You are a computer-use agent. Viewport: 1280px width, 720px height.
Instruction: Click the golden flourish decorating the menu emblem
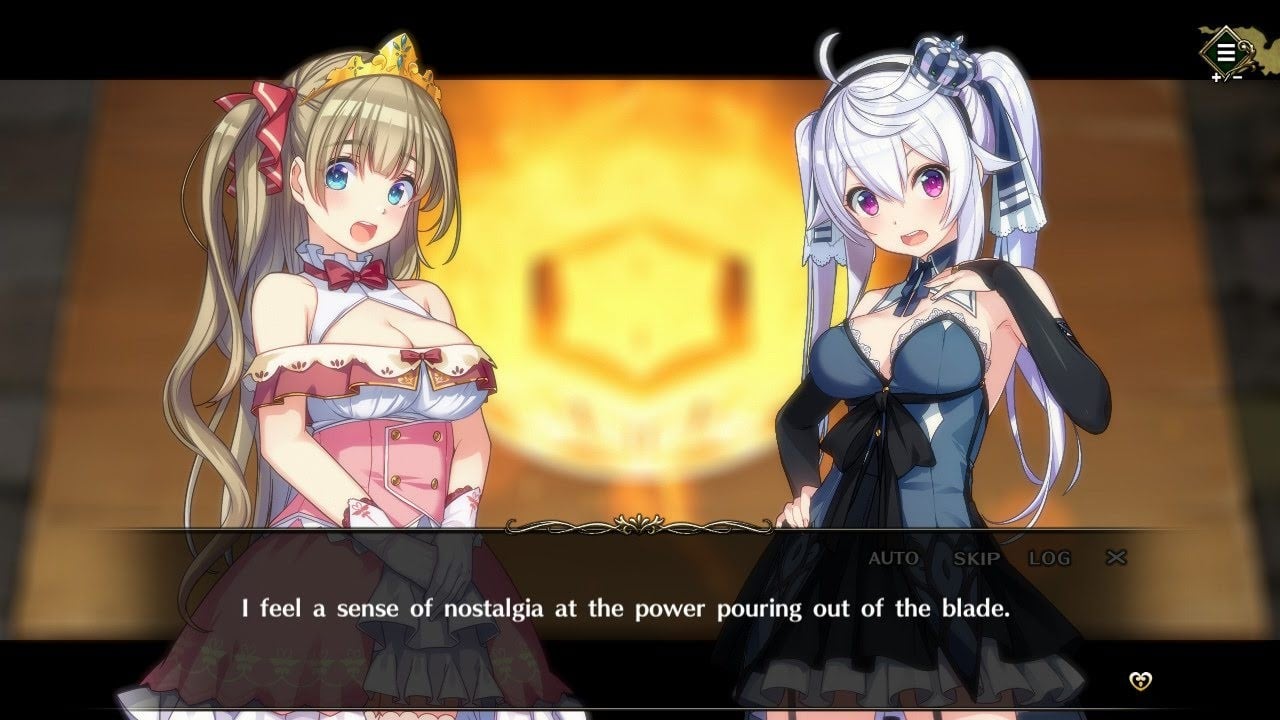click(x=1246, y=53)
